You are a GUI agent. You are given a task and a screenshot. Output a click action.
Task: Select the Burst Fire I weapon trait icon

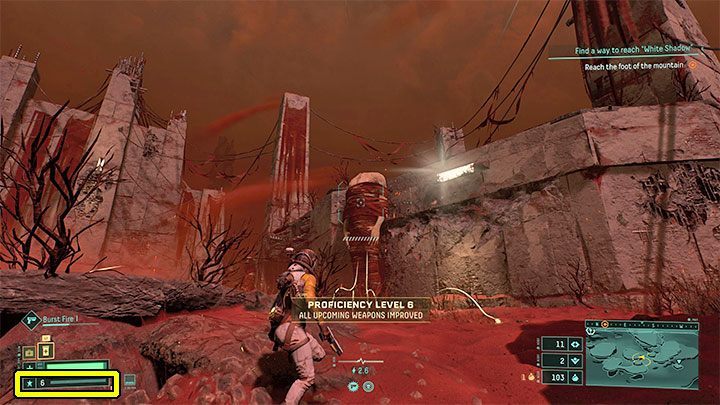click(29, 322)
